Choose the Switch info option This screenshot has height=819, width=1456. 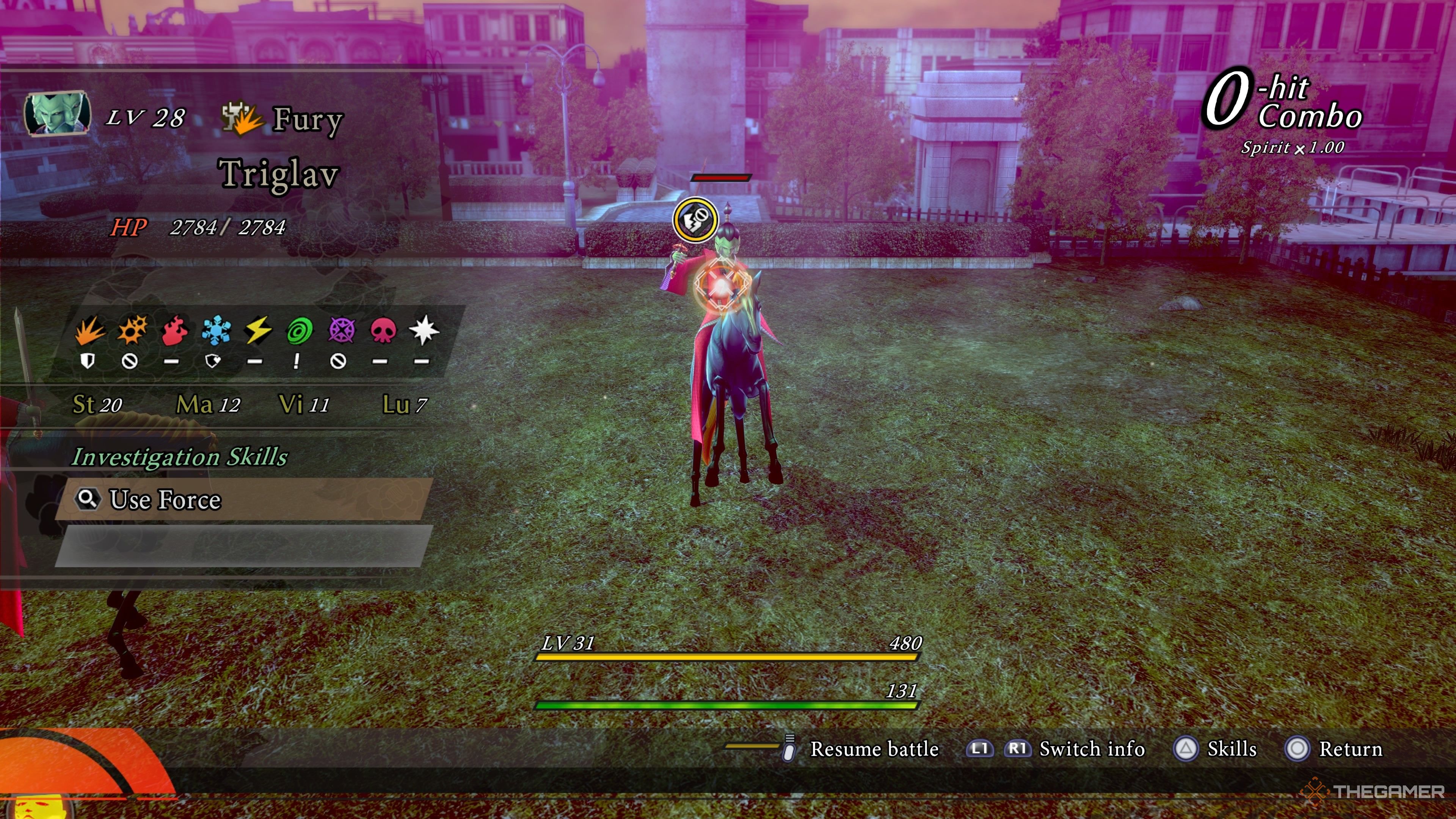1092,749
